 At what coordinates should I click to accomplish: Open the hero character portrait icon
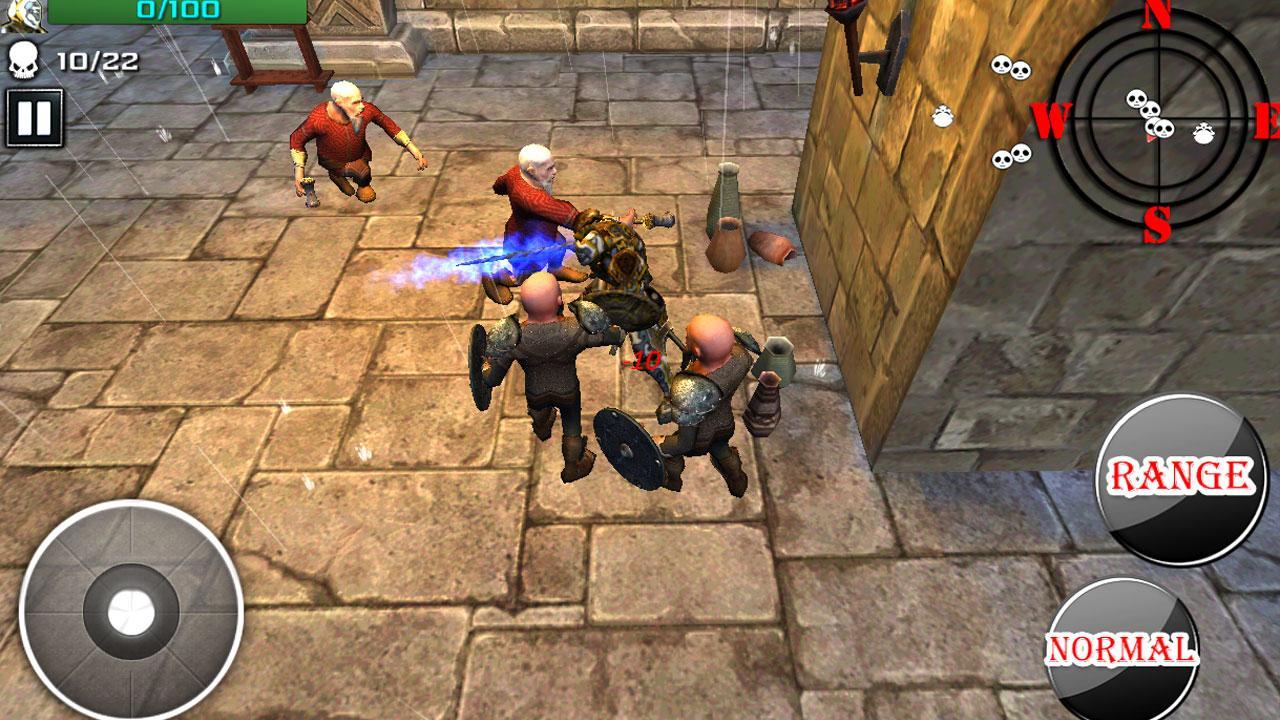[x=27, y=13]
